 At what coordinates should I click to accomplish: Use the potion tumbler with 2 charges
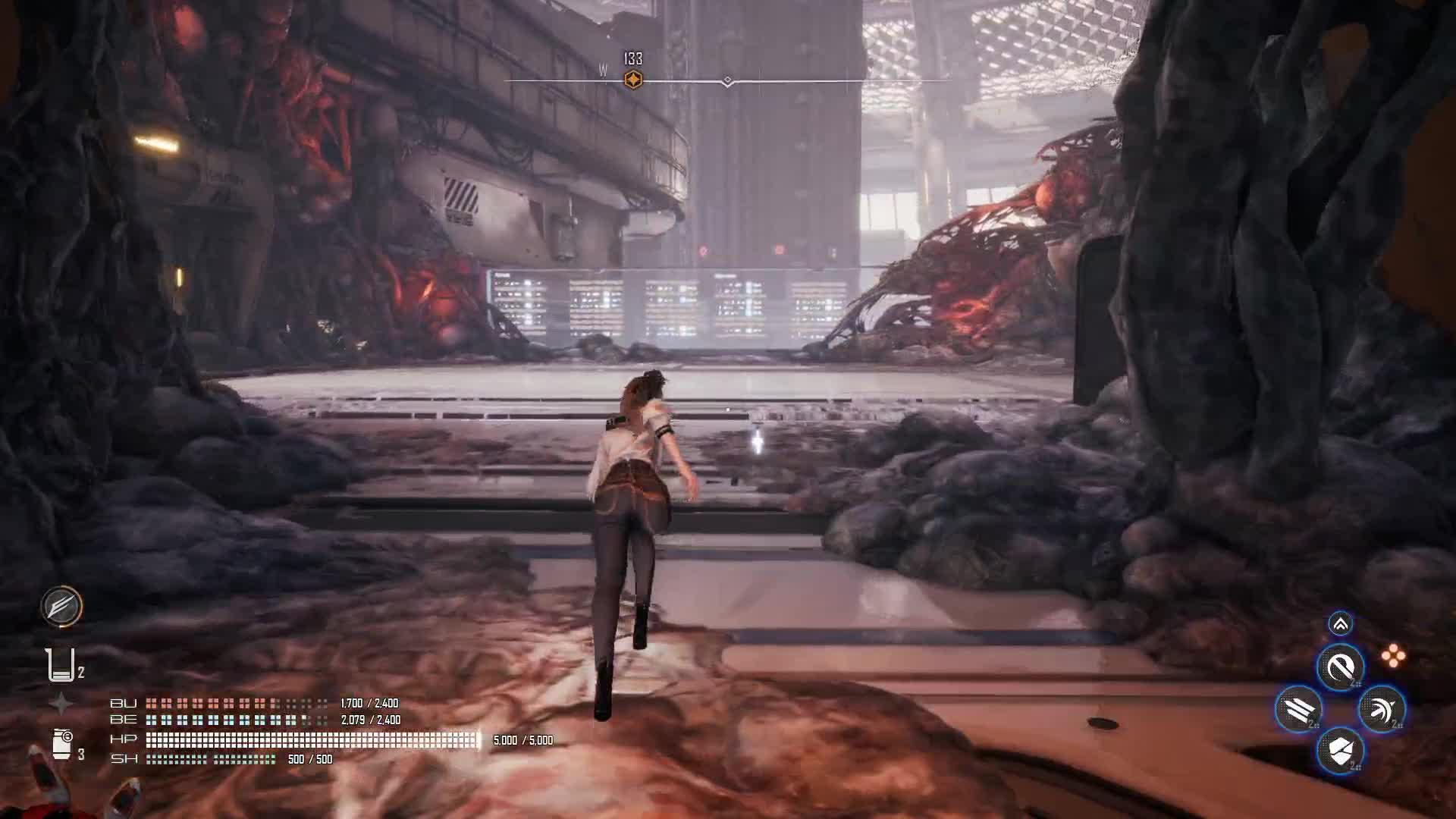tap(61, 665)
